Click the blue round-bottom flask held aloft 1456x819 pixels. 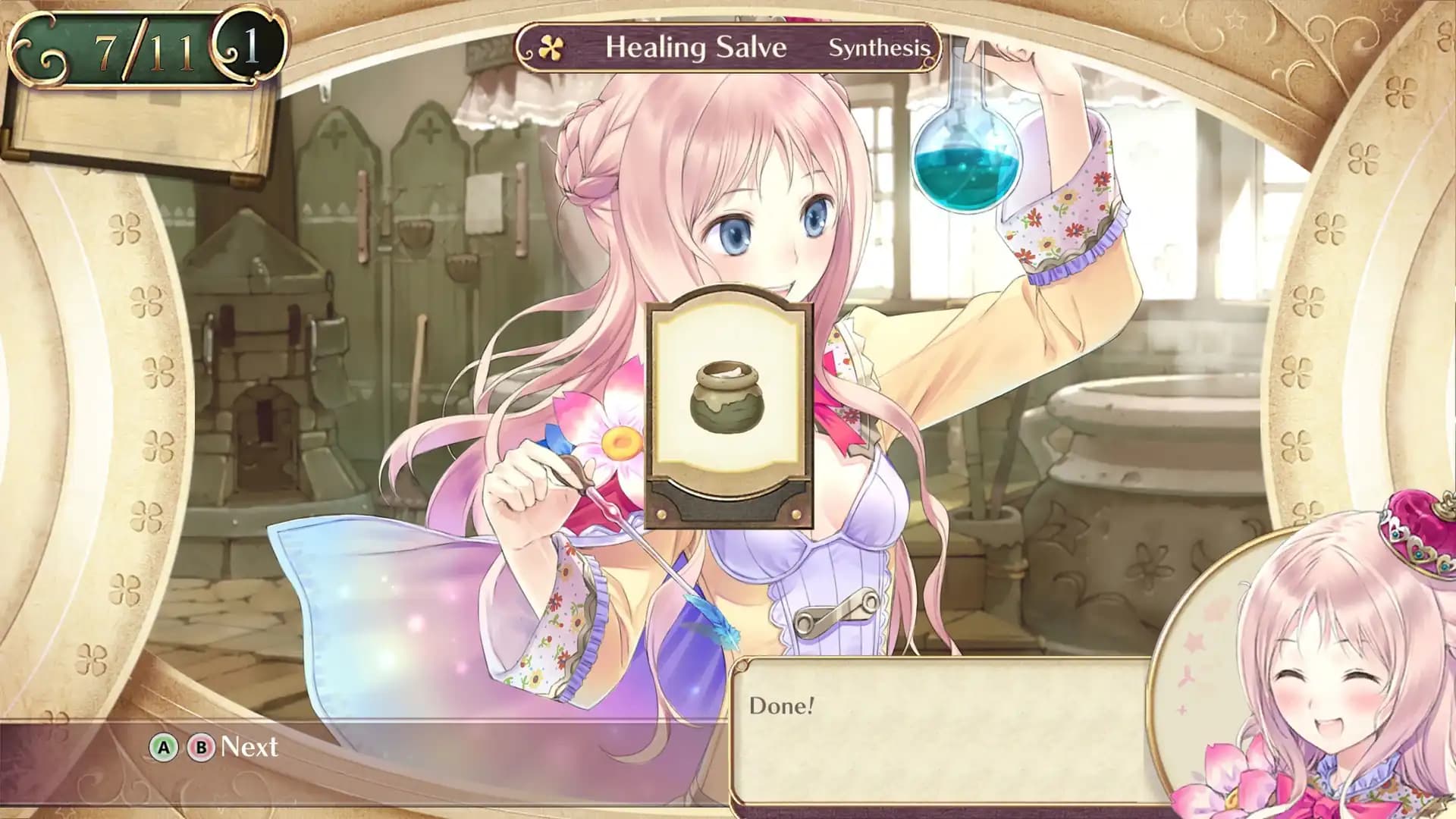pos(964,159)
